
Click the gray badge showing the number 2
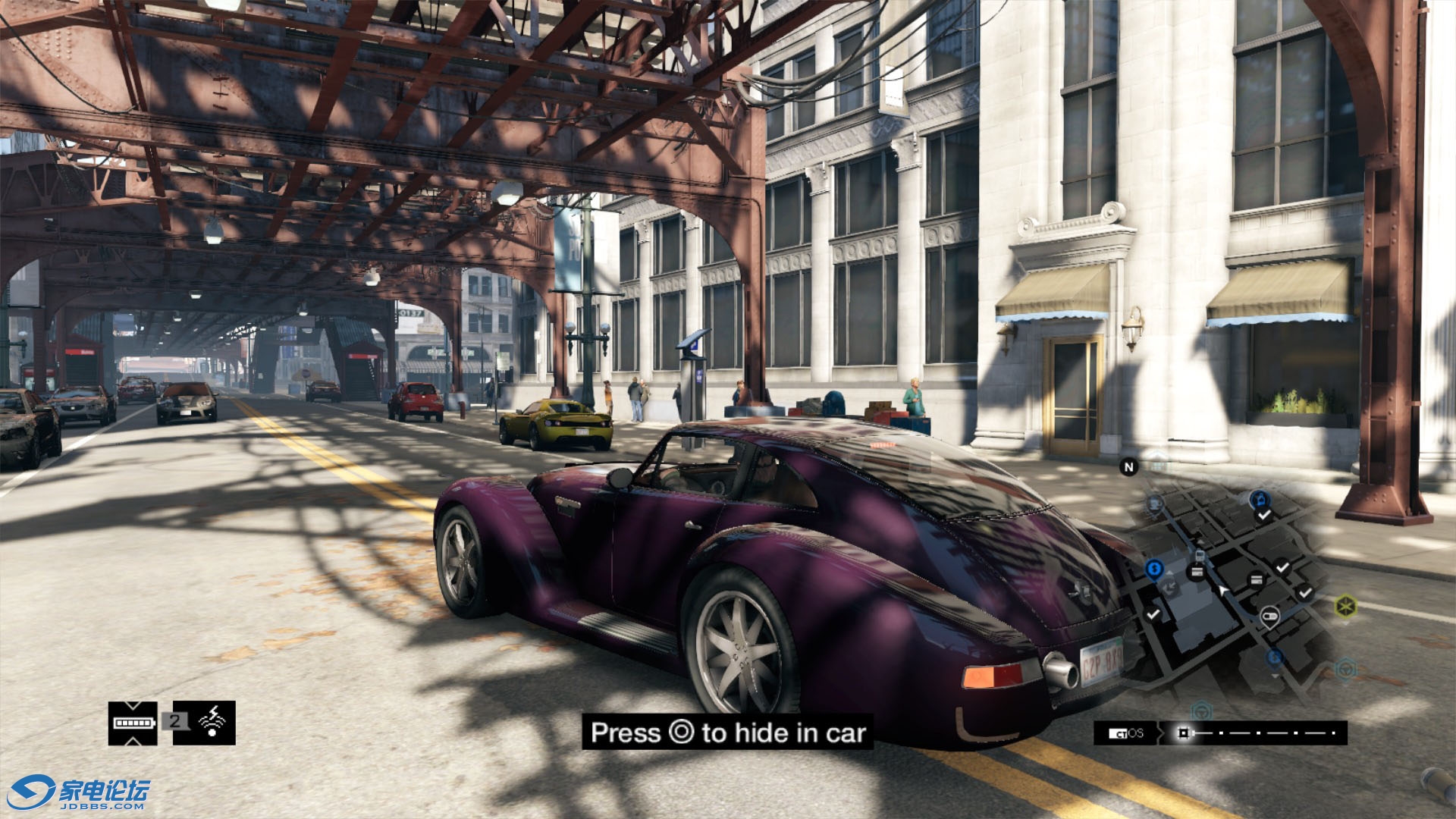point(174,721)
